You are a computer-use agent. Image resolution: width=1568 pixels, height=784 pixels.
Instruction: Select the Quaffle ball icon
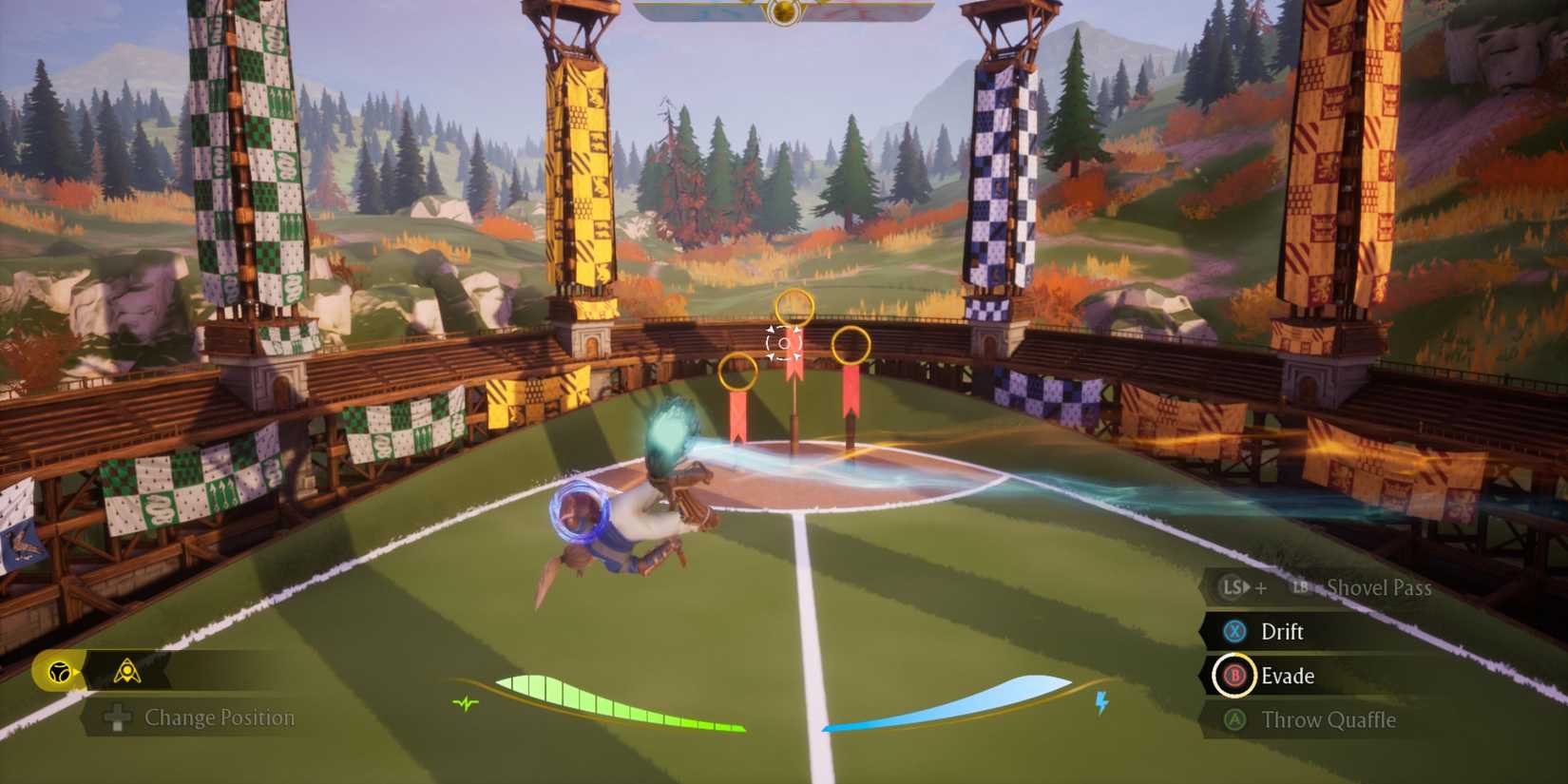[x=60, y=671]
